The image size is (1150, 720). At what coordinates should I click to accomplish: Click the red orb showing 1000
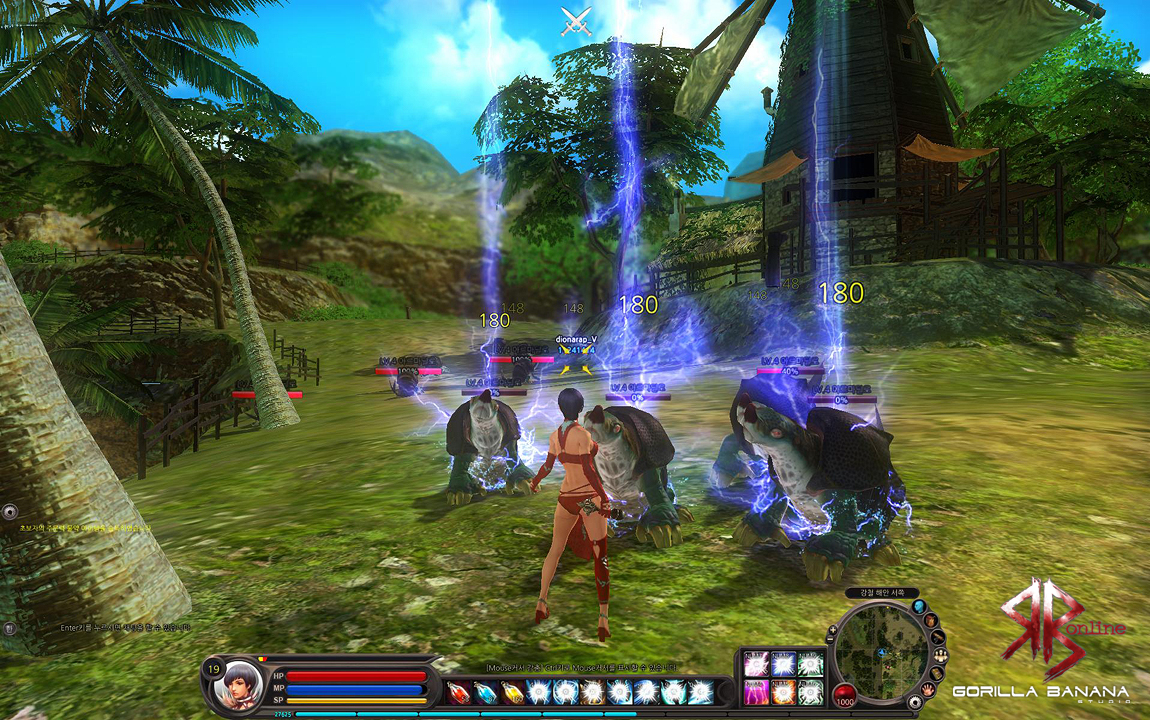(845, 696)
